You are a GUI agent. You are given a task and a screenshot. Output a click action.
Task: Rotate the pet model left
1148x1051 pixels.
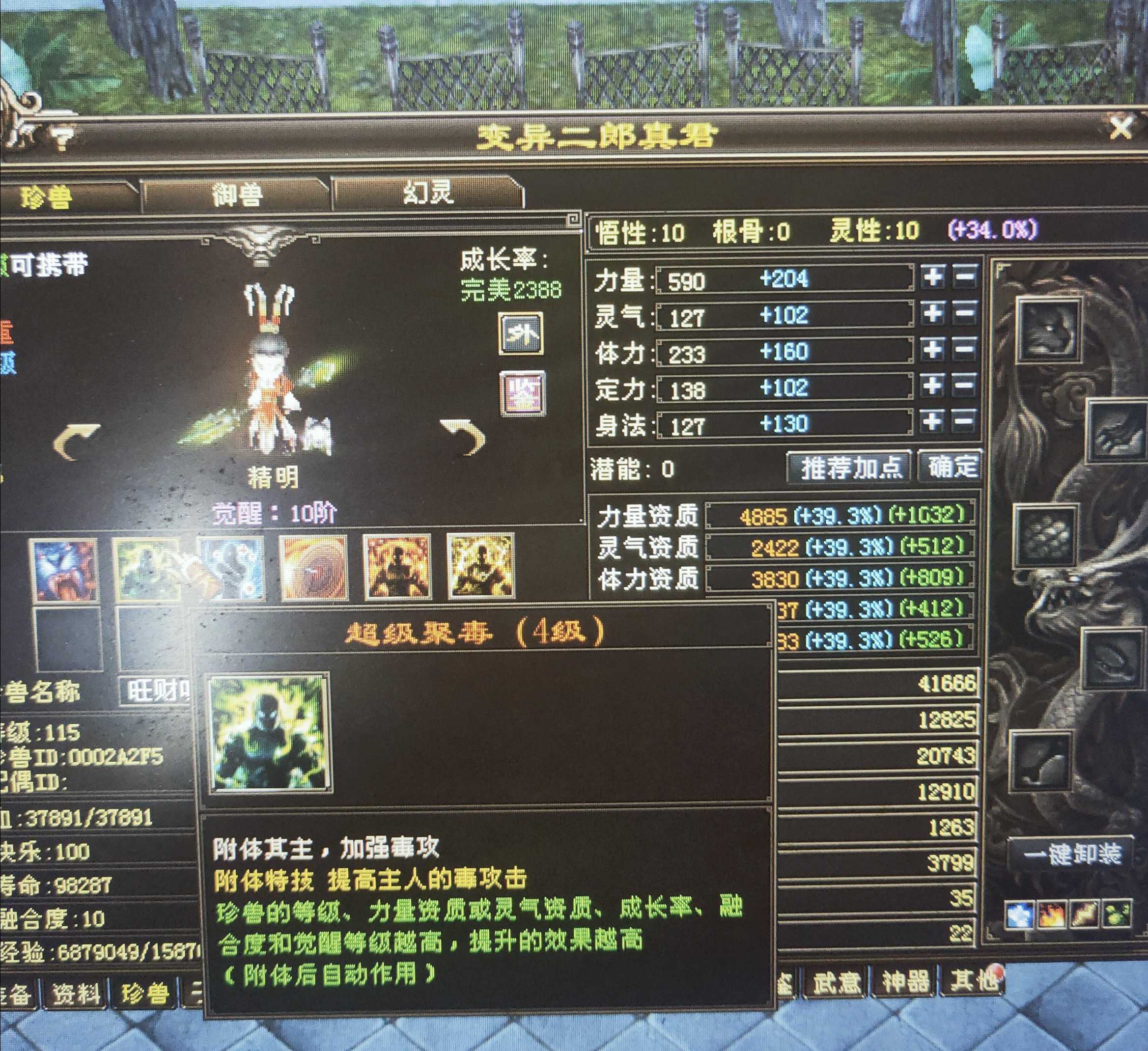pyautogui.click(x=77, y=441)
